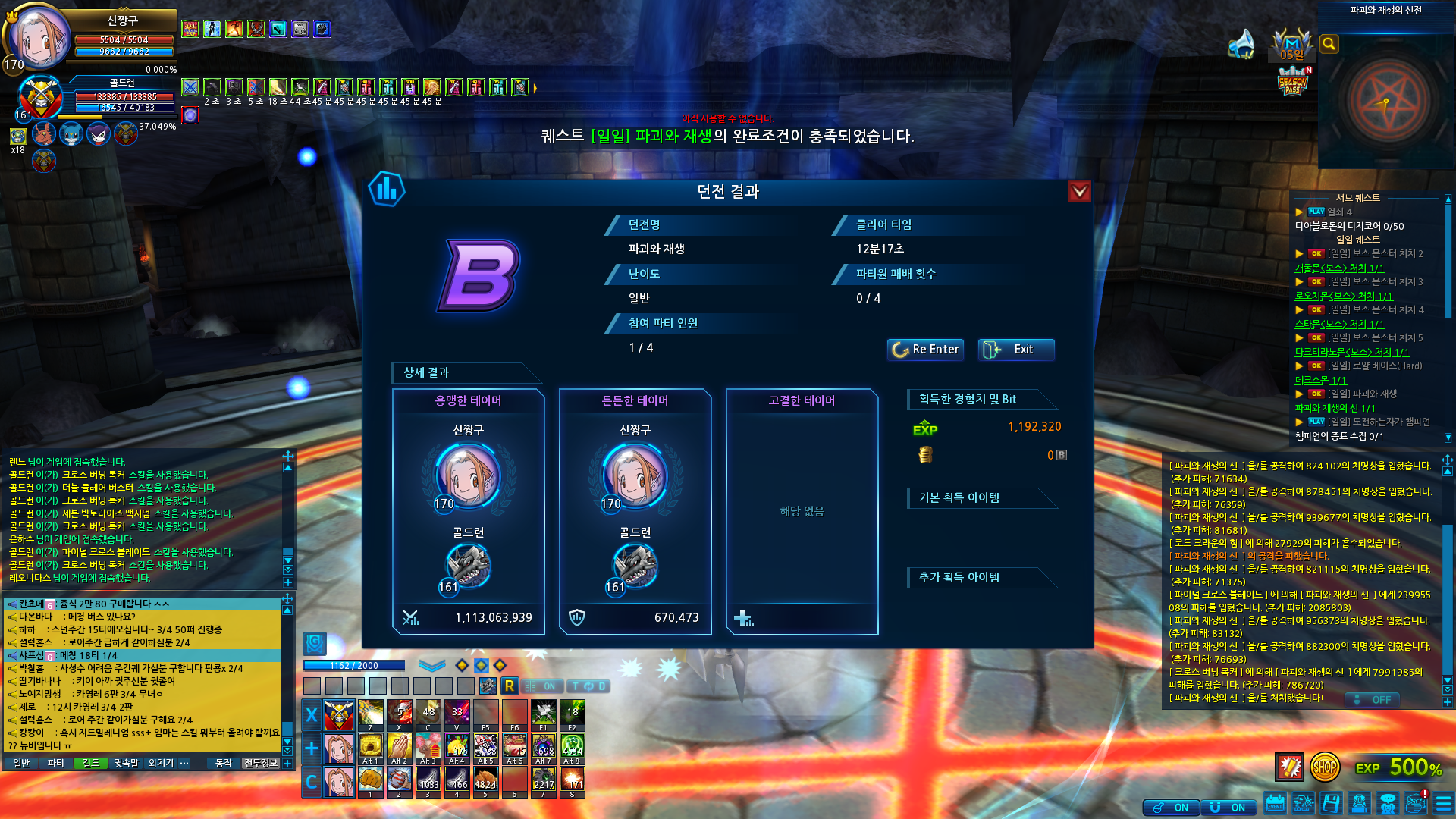The width and height of the screenshot is (1456, 819).
Task: Exit the dungeon via the Exit button
Action: 1016,350
